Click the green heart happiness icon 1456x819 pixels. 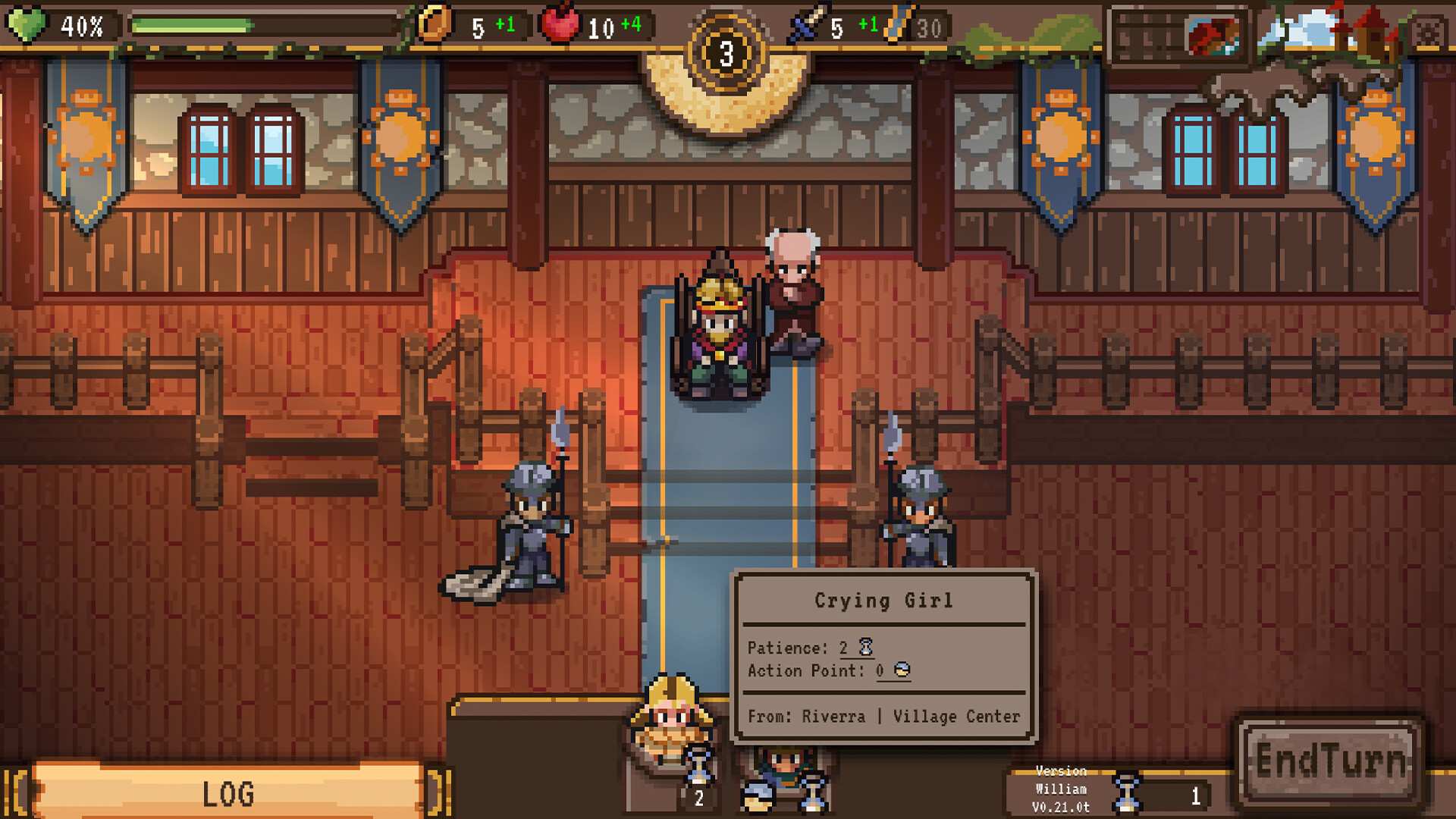click(x=27, y=25)
